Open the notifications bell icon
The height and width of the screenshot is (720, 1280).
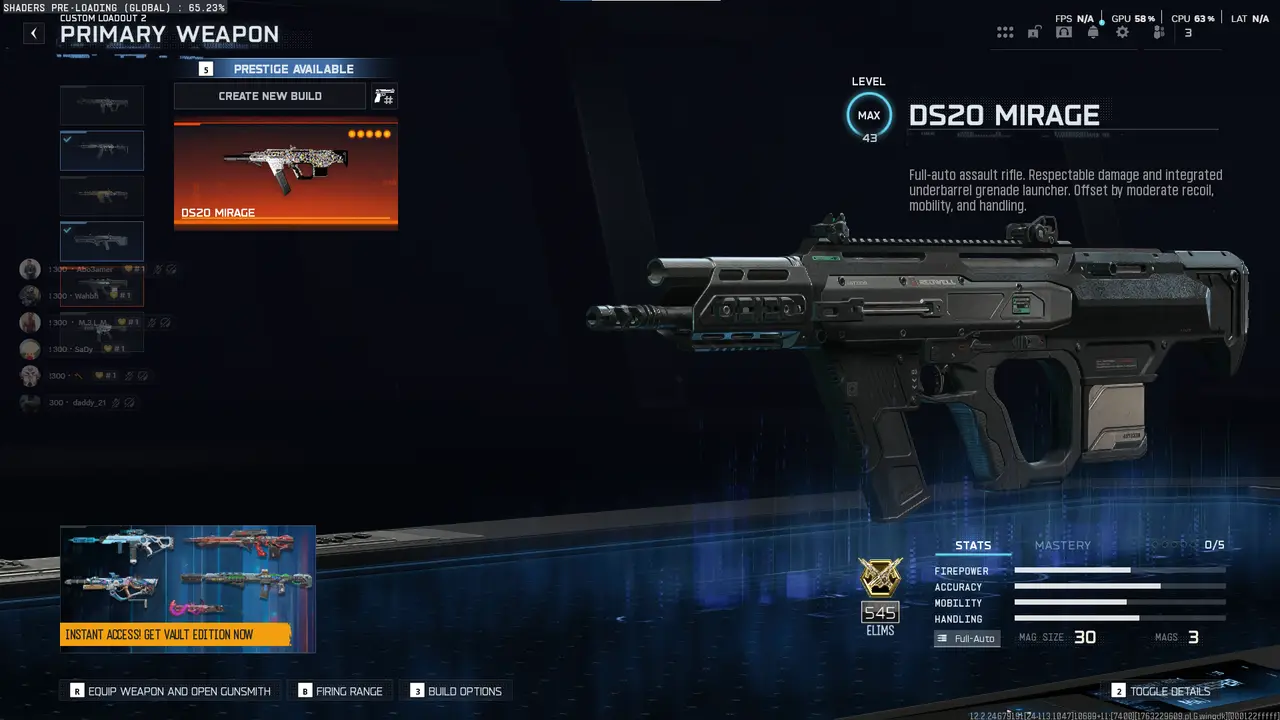point(1093,31)
